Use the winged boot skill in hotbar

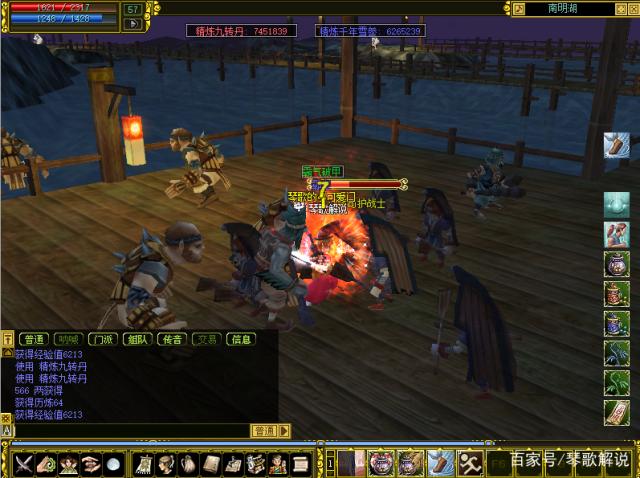(x=440, y=463)
